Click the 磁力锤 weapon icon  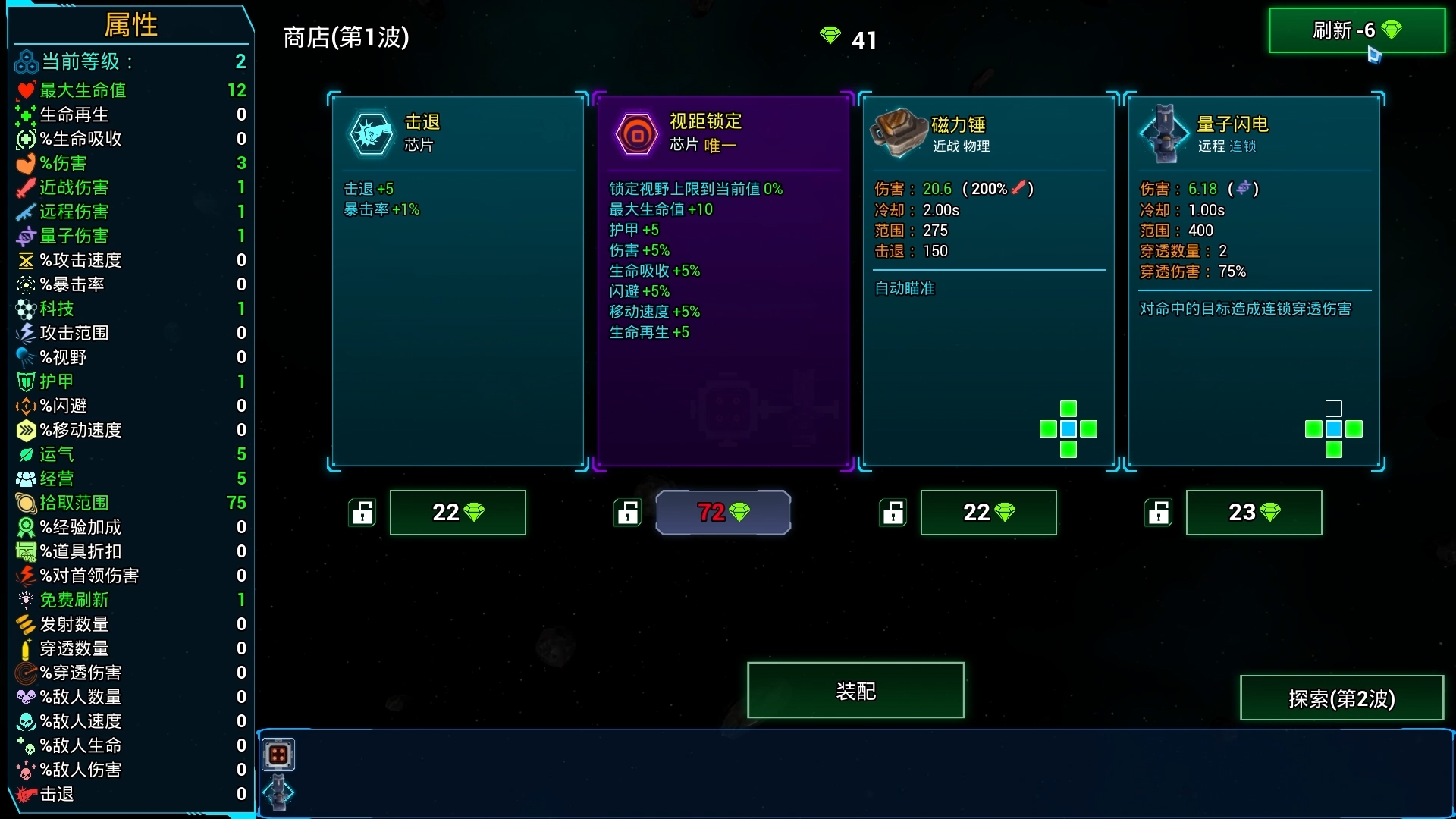899,133
